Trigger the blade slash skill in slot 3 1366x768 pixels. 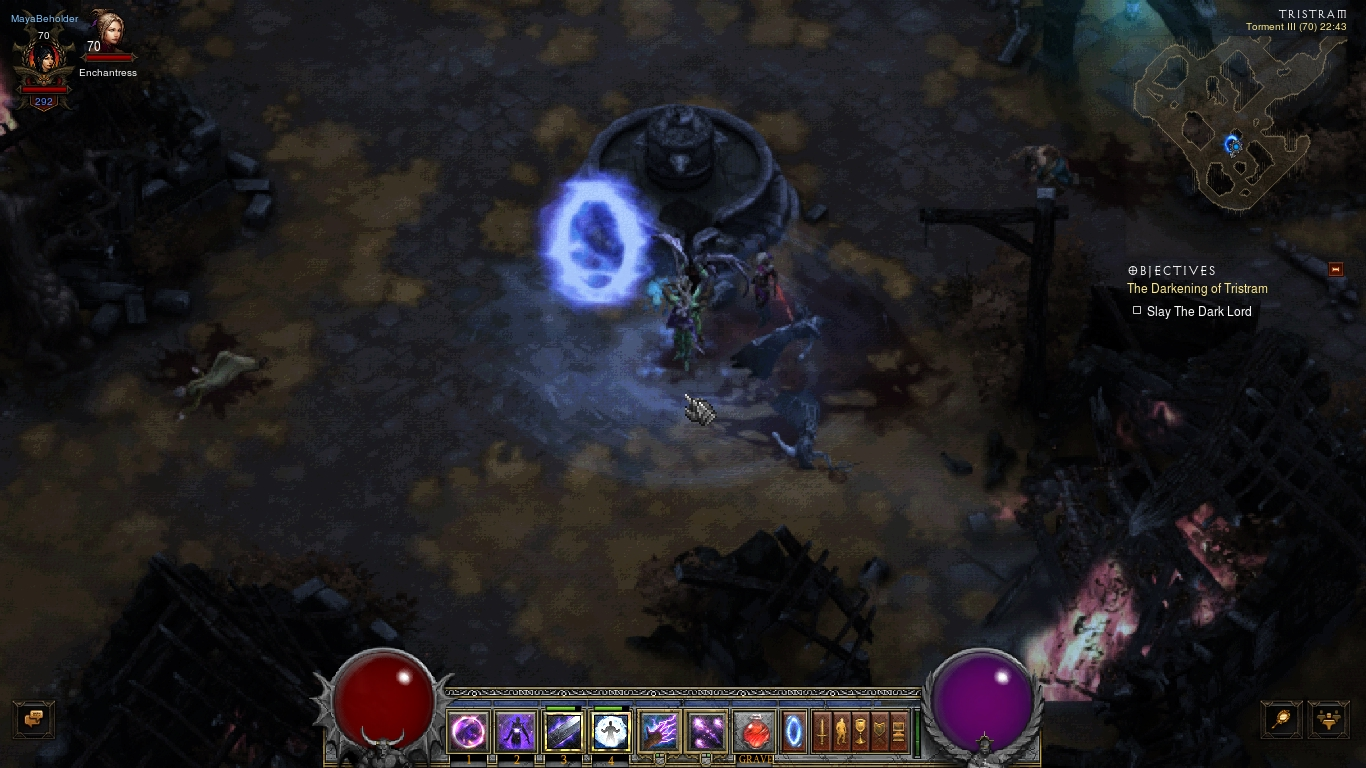[x=563, y=732]
